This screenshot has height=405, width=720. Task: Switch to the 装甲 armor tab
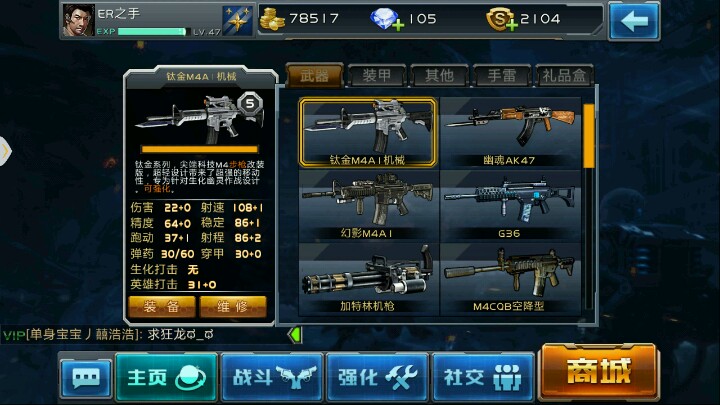376,75
